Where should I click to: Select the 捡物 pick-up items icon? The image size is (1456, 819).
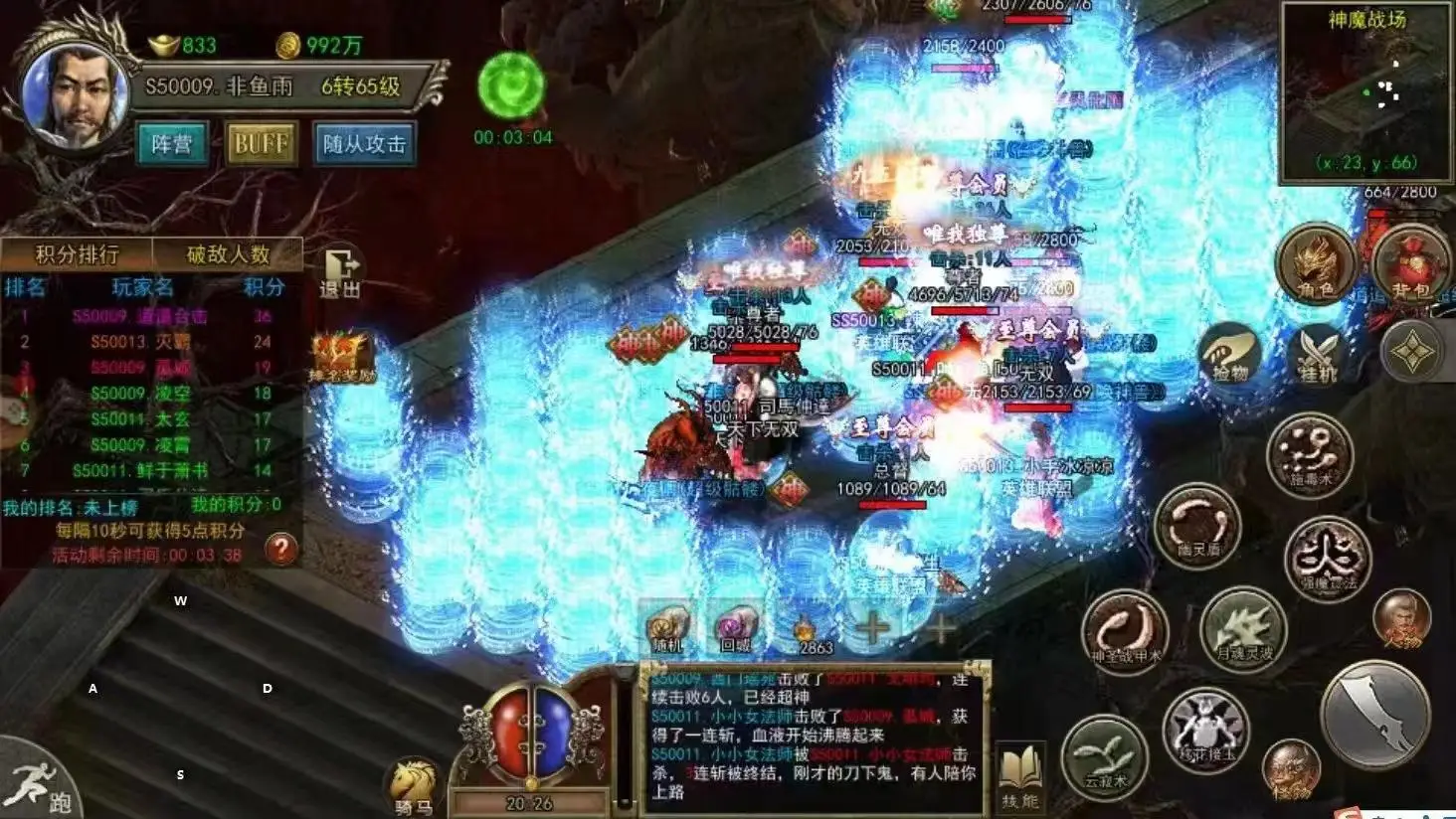pyautogui.click(x=1229, y=356)
